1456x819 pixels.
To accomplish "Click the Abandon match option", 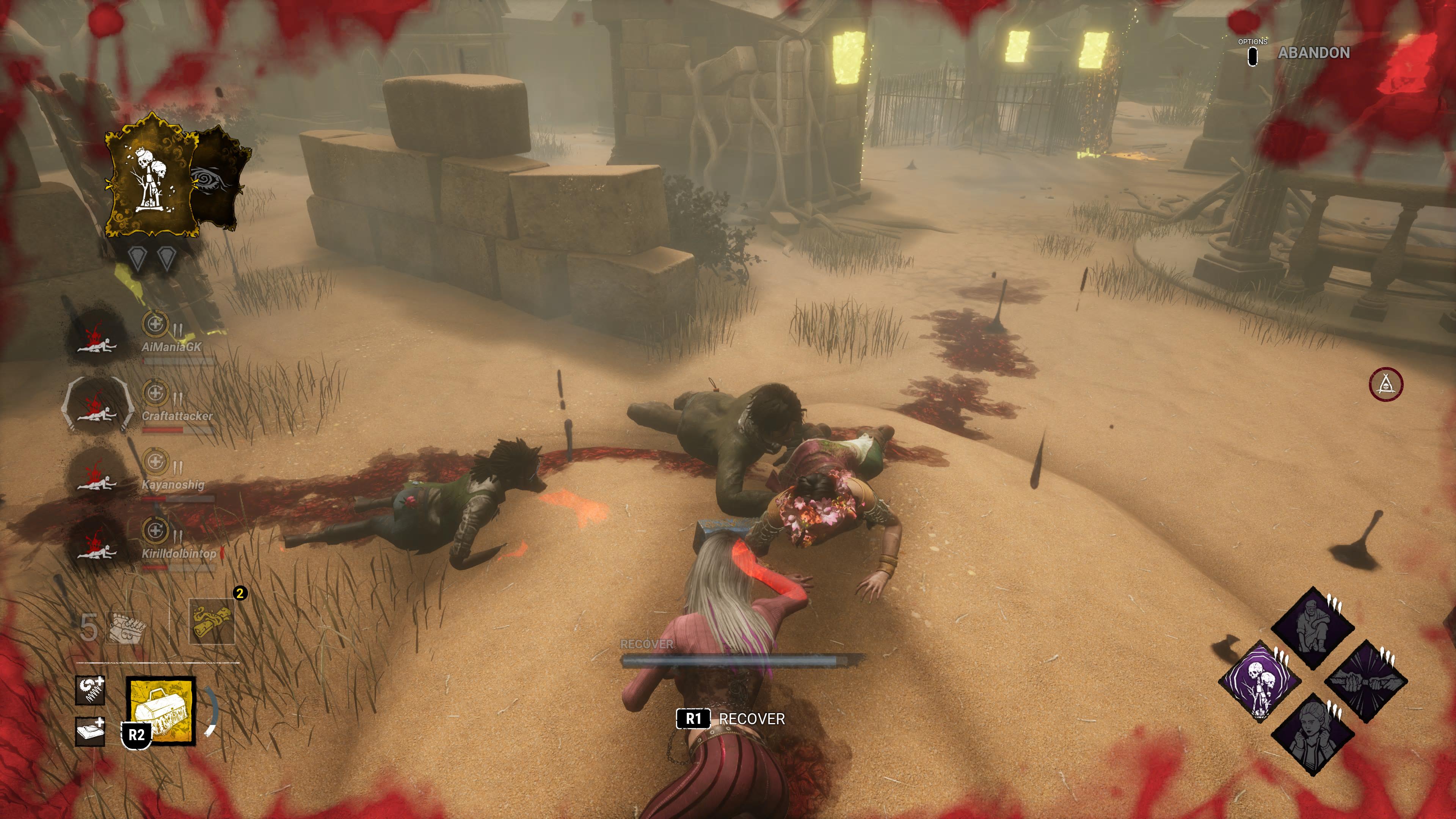I will pos(1313,53).
